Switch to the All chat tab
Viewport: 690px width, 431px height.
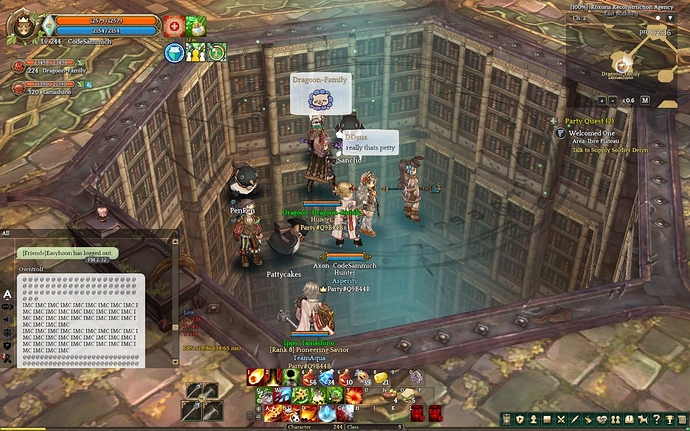tap(6, 233)
